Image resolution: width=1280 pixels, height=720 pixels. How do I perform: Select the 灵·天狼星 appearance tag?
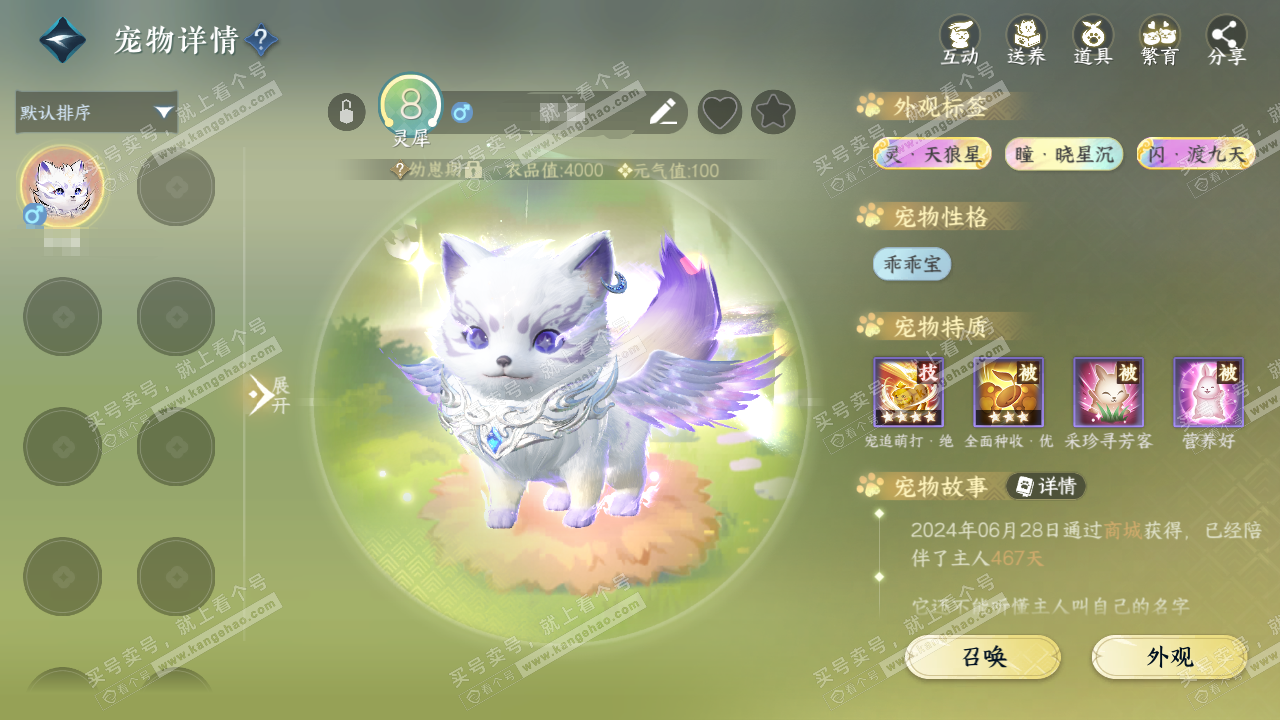click(932, 154)
